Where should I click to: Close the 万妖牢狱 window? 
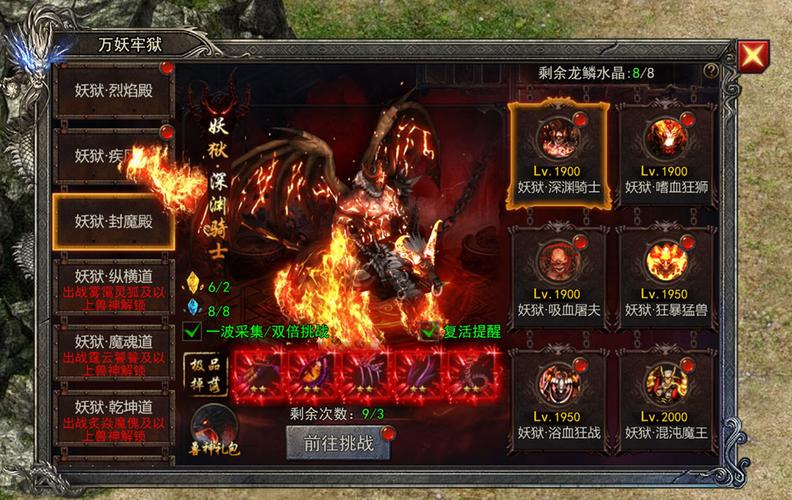click(x=752, y=55)
